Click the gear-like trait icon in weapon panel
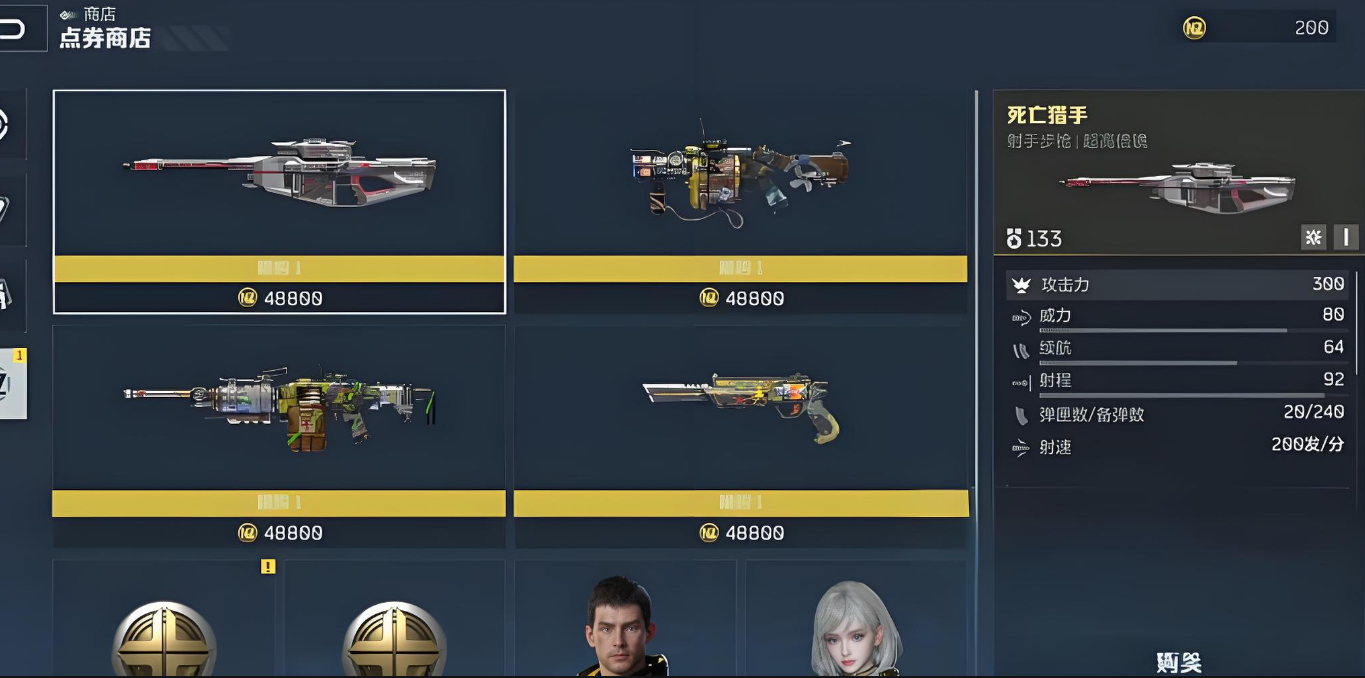1365x678 pixels. [x=1313, y=237]
